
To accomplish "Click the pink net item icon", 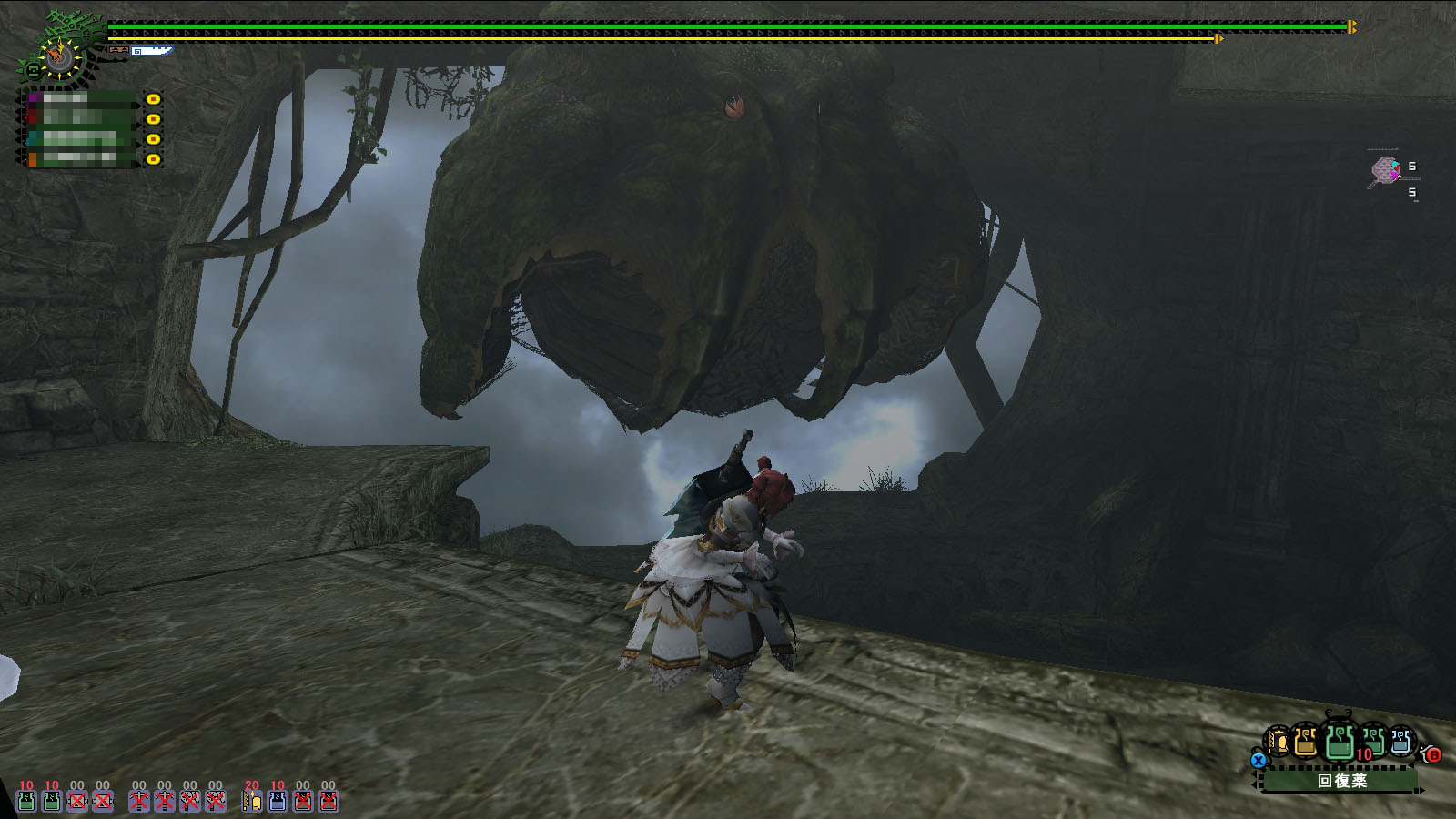I will pos(1385,170).
